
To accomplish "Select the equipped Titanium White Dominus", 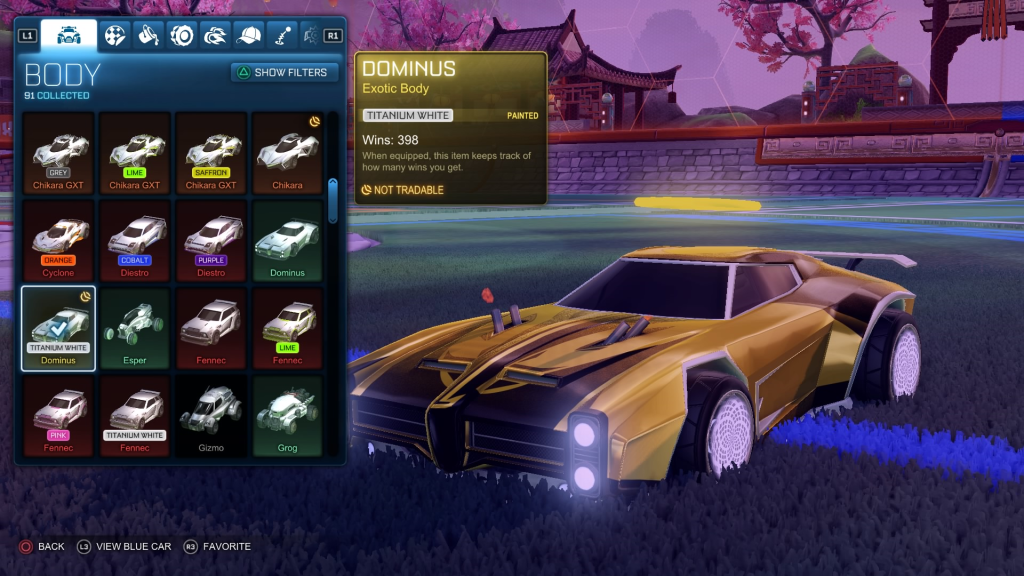I will (x=58, y=328).
